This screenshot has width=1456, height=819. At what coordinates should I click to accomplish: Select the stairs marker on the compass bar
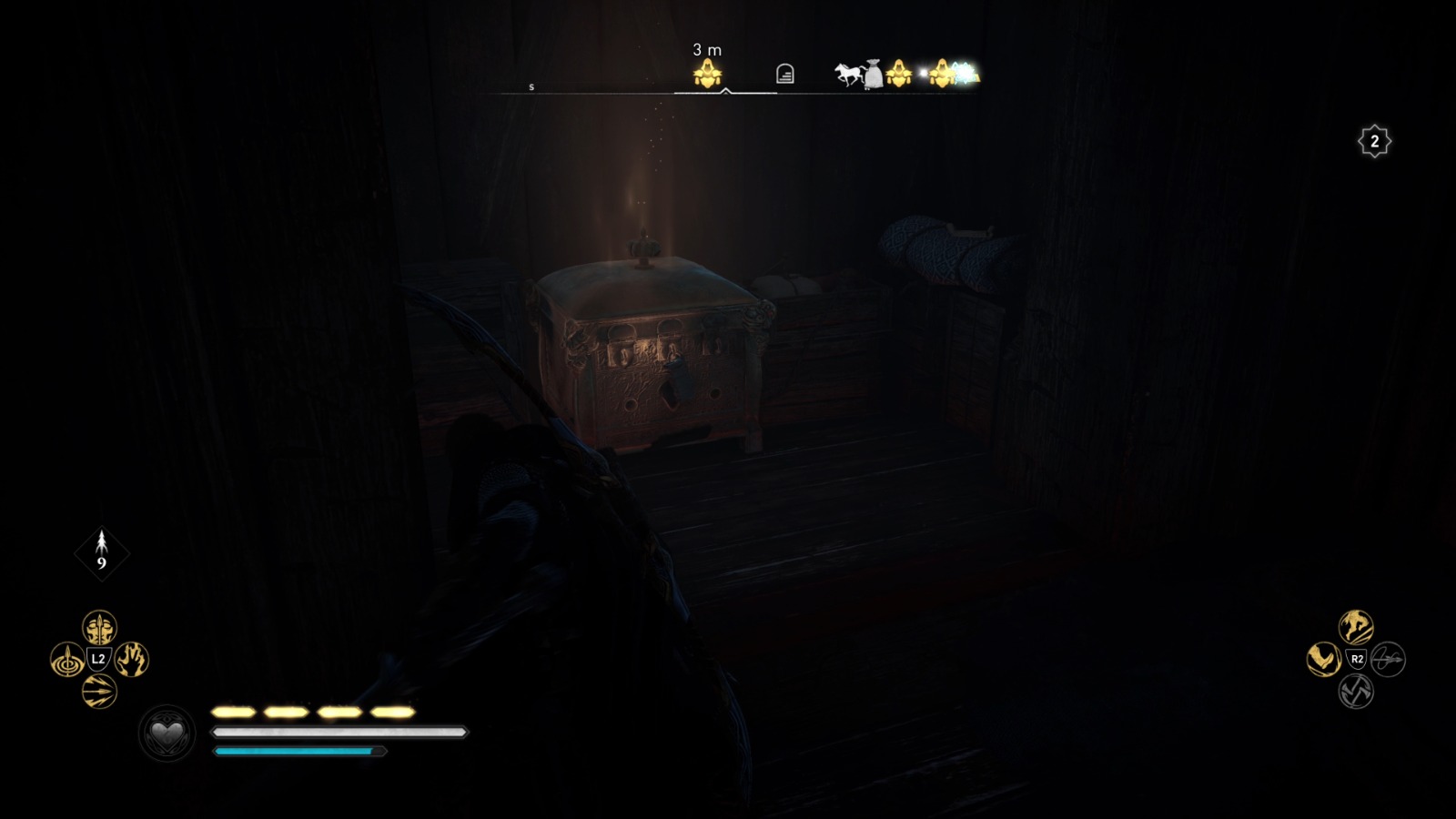785,74
